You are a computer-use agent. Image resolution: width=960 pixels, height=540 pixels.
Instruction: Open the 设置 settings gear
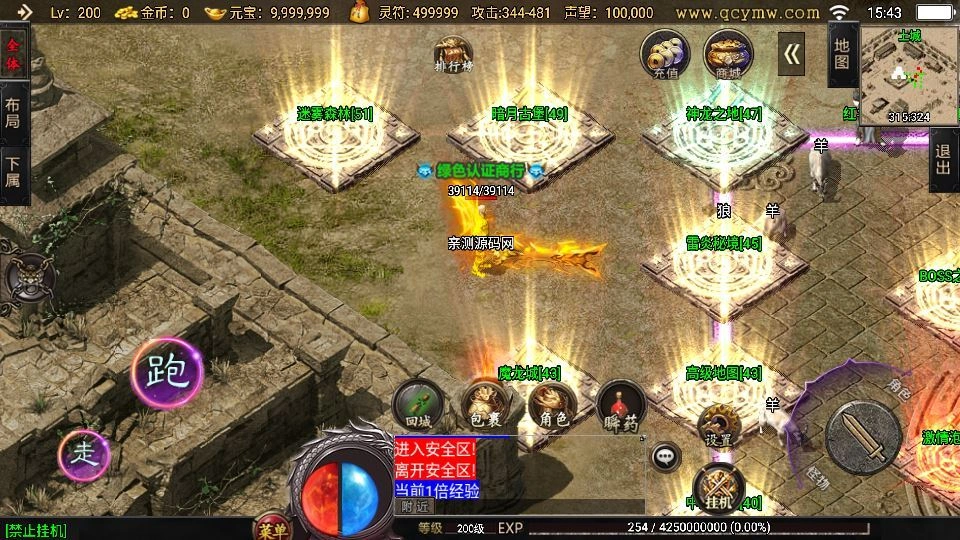pos(718,426)
